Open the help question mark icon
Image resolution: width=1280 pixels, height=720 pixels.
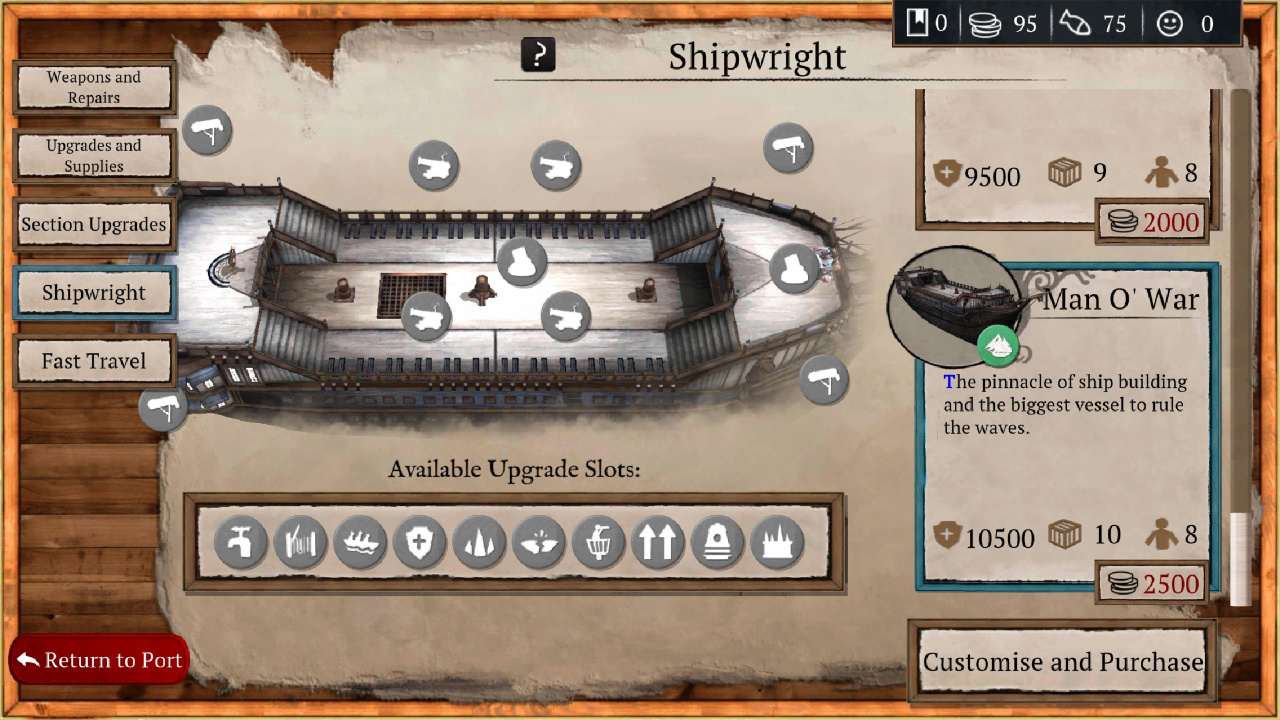538,56
